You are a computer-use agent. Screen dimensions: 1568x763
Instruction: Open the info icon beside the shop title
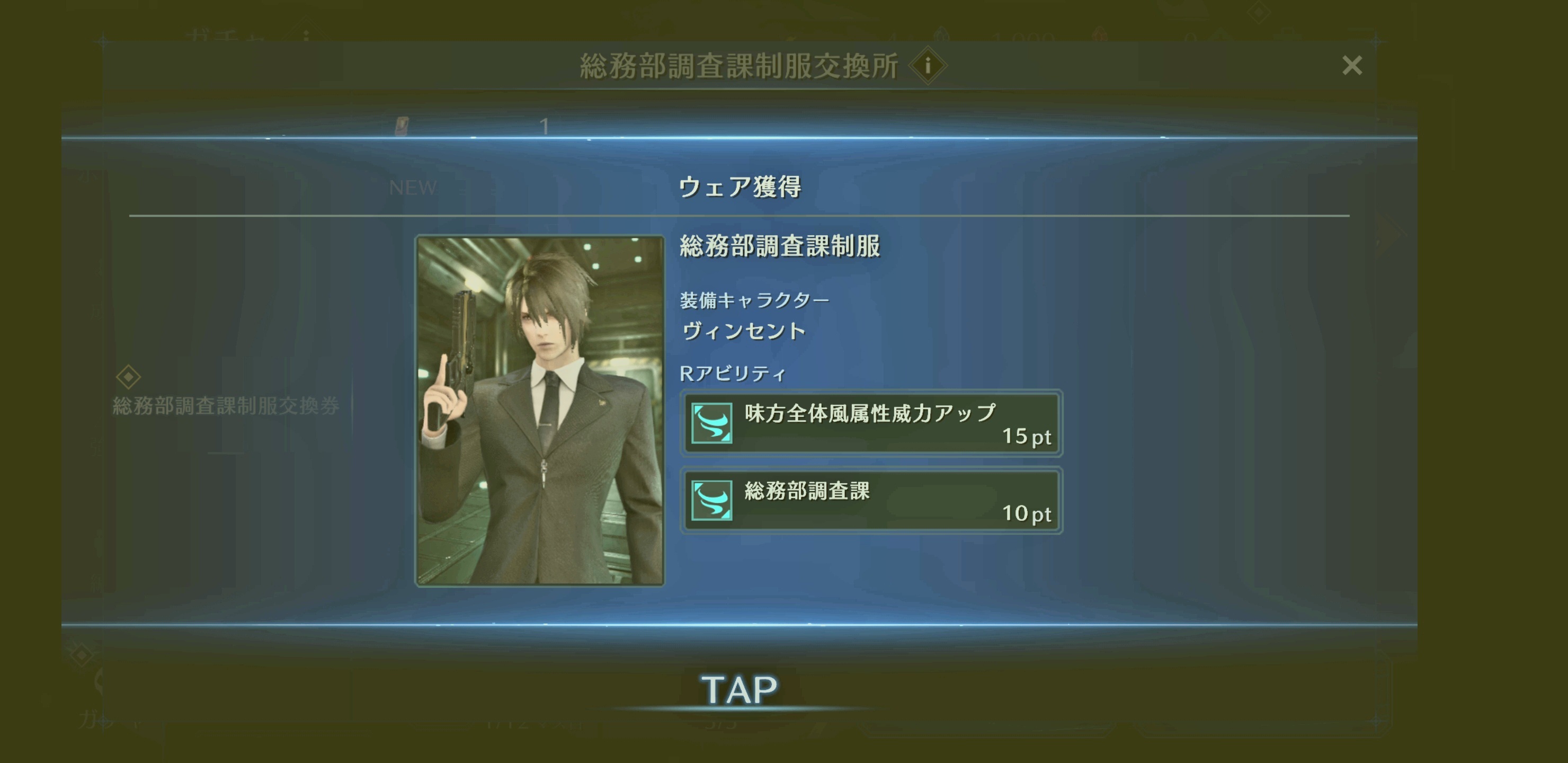point(927,65)
